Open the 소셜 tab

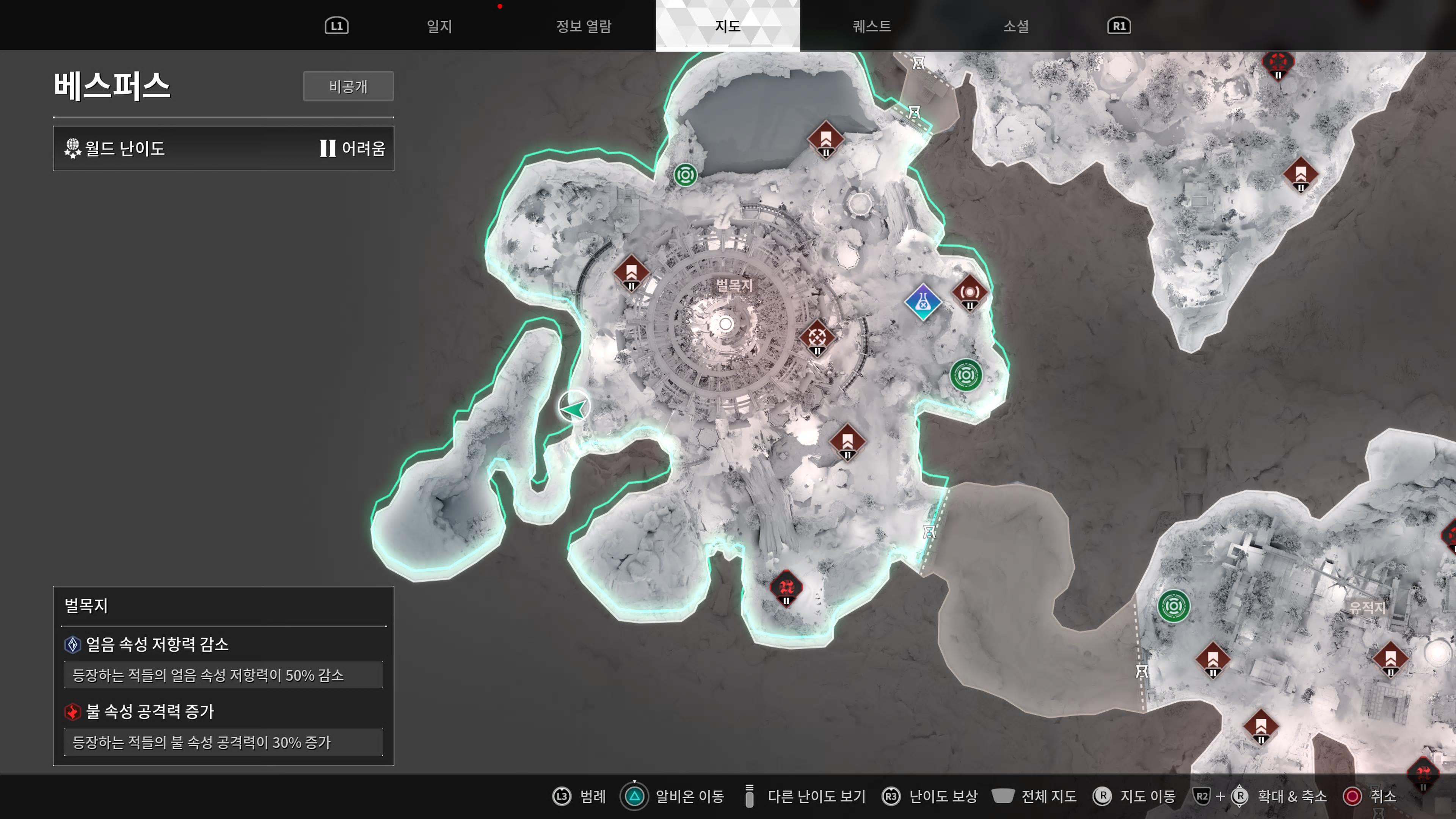click(x=1016, y=26)
